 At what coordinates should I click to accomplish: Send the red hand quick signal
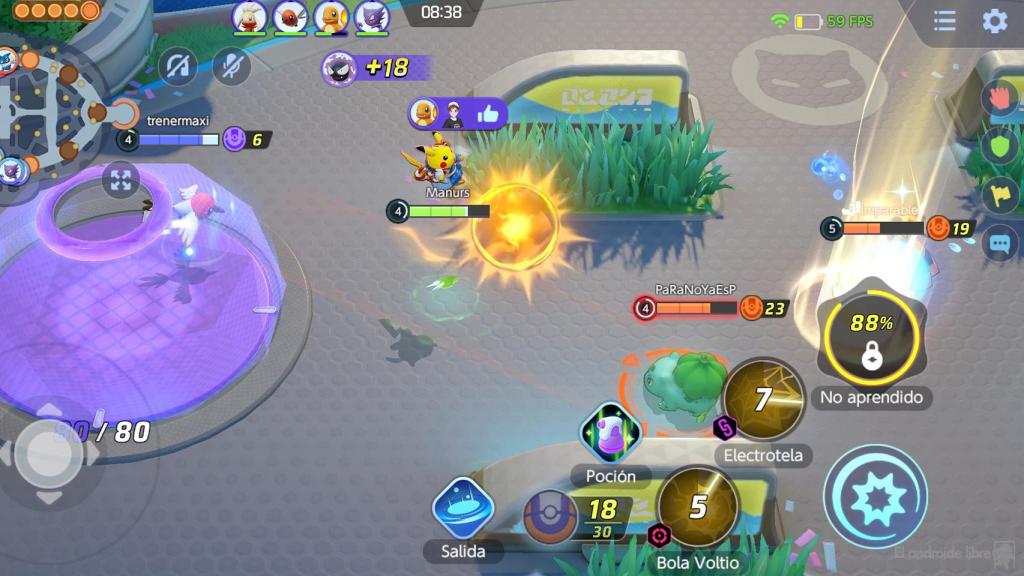click(1000, 98)
